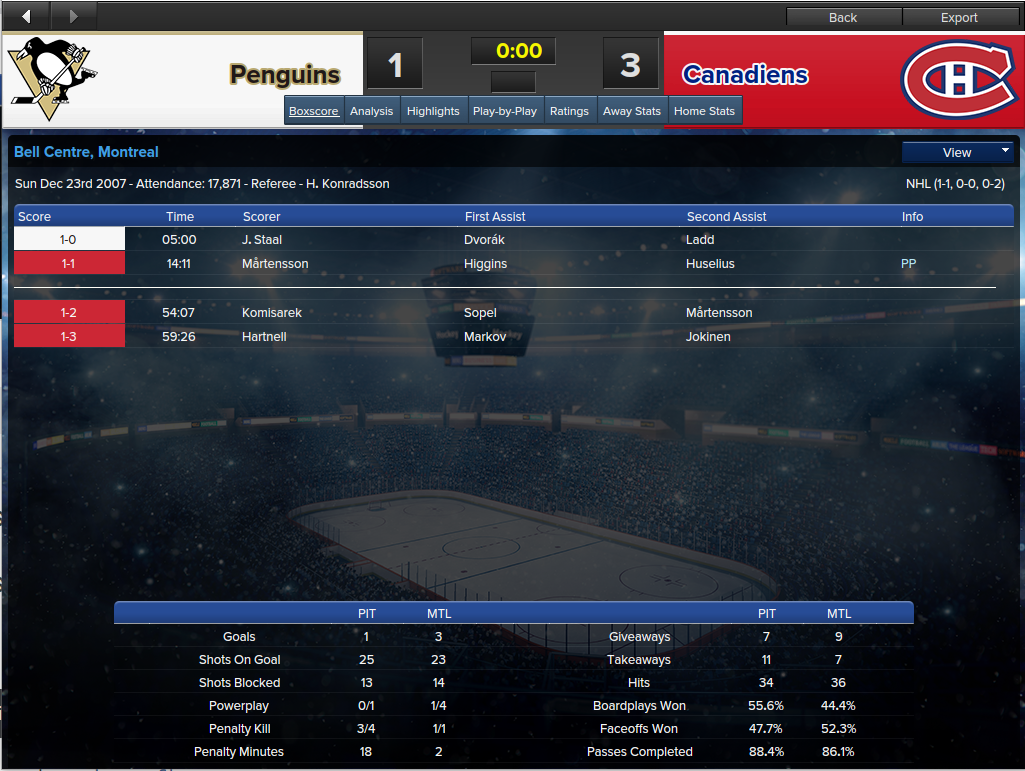Screen dimensions: 1025x771
Task: Open the Play-by-Play tab
Action: [x=505, y=111]
